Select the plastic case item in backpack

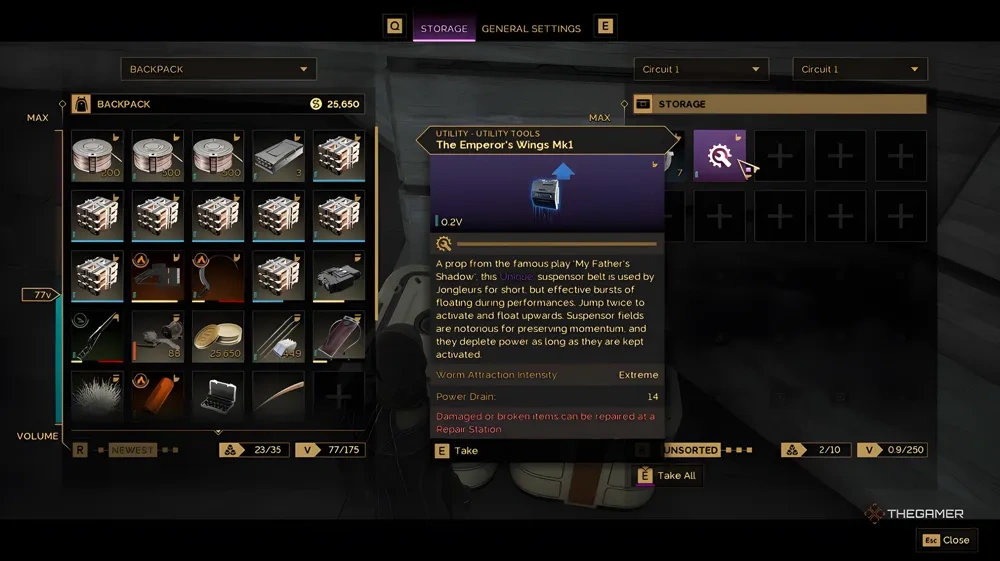pyautogui.click(x=218, y=393)
